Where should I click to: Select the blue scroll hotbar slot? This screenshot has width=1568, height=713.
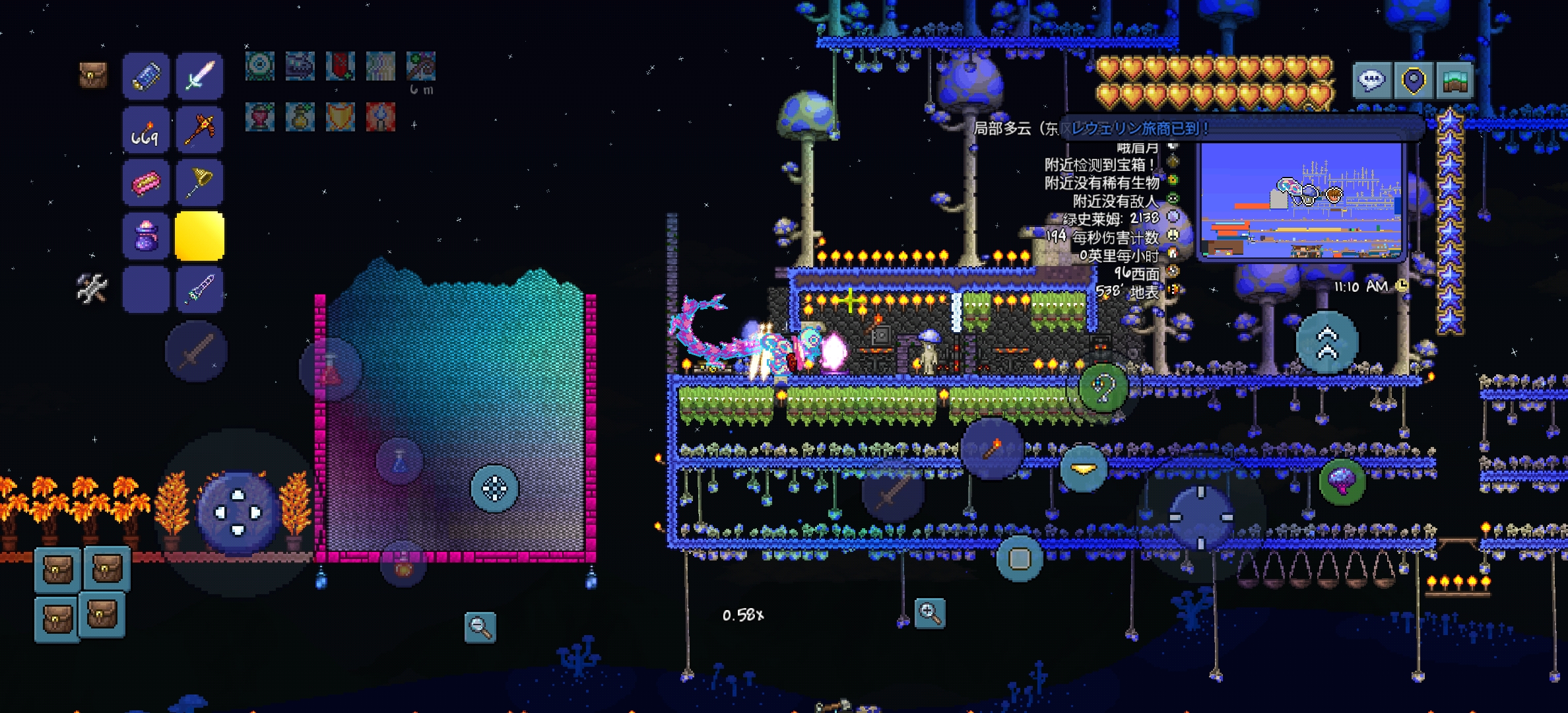click(x=146, y=77)
